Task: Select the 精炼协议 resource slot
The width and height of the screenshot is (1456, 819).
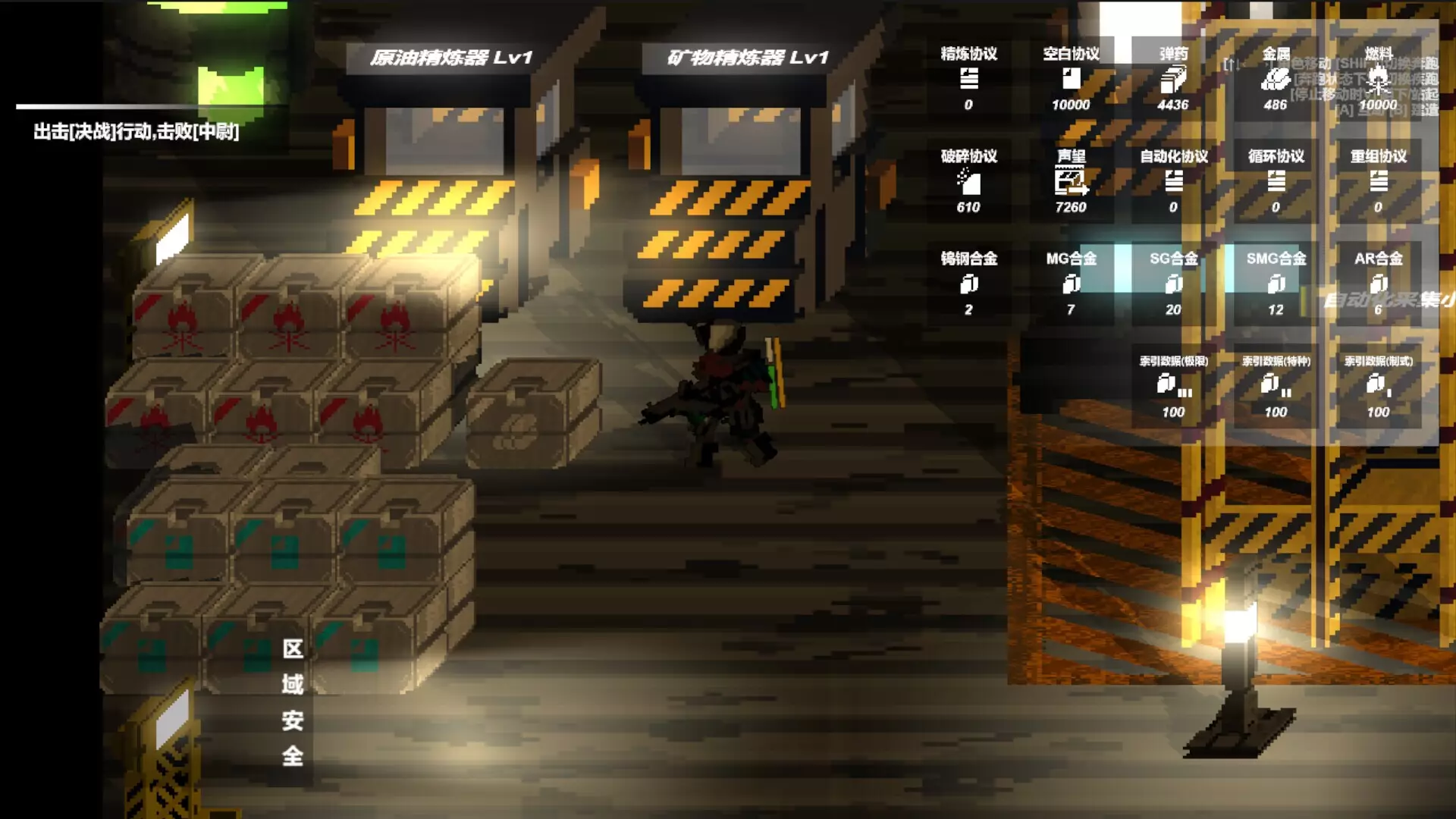Action: point(968,79)
